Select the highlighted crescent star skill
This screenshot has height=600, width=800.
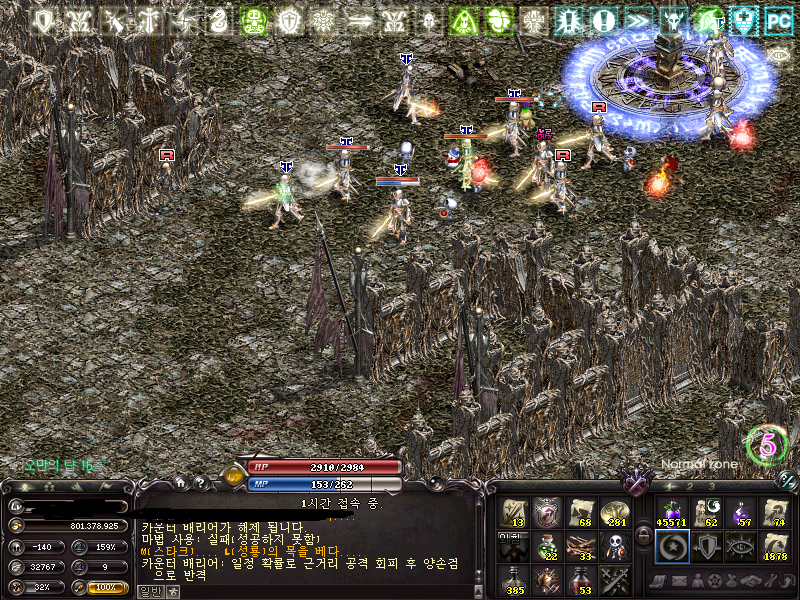[671, 546]
